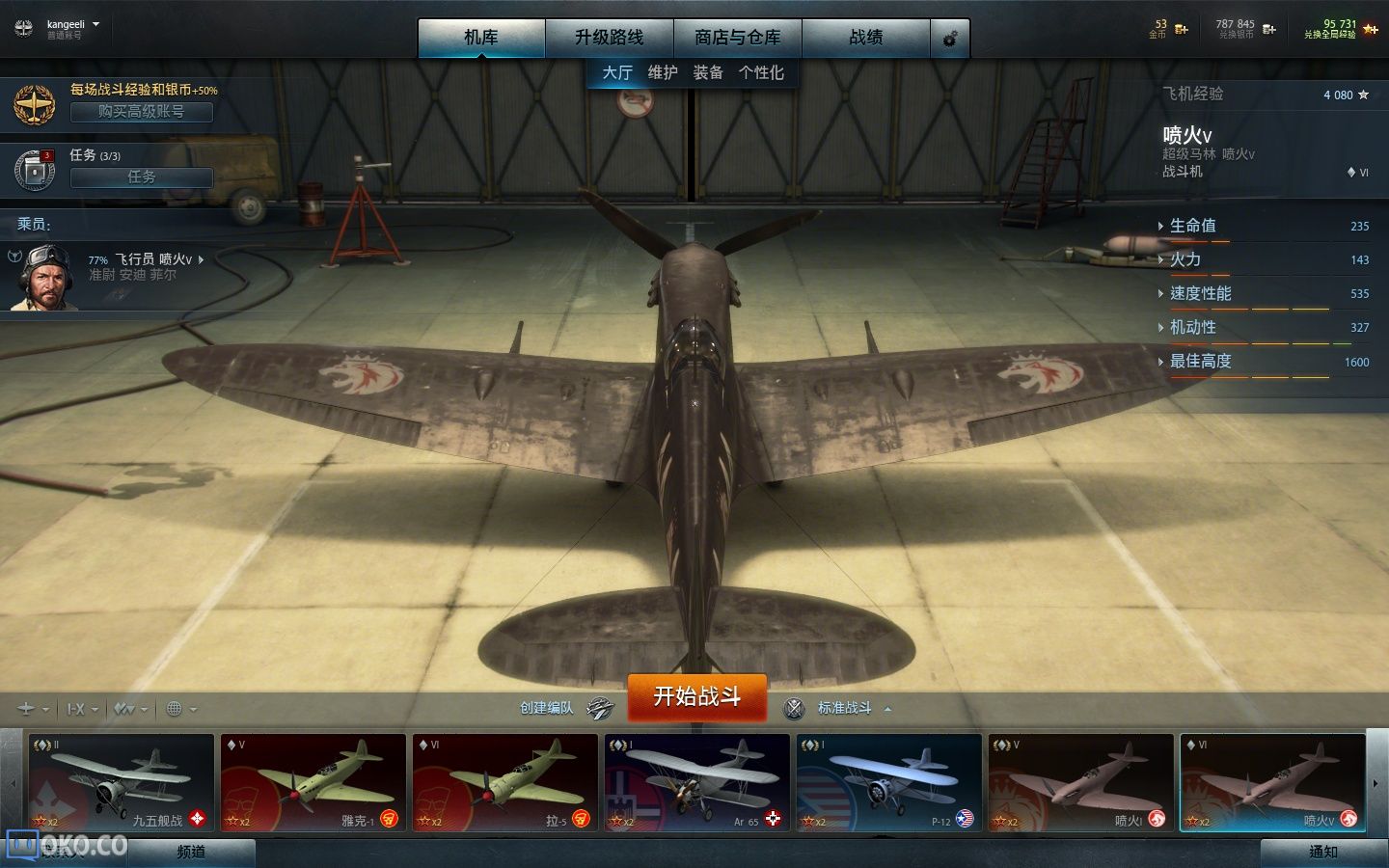The image size is (1389, 868).
Task: Start the battle with 开始战斗
Action: coord(696,696)
